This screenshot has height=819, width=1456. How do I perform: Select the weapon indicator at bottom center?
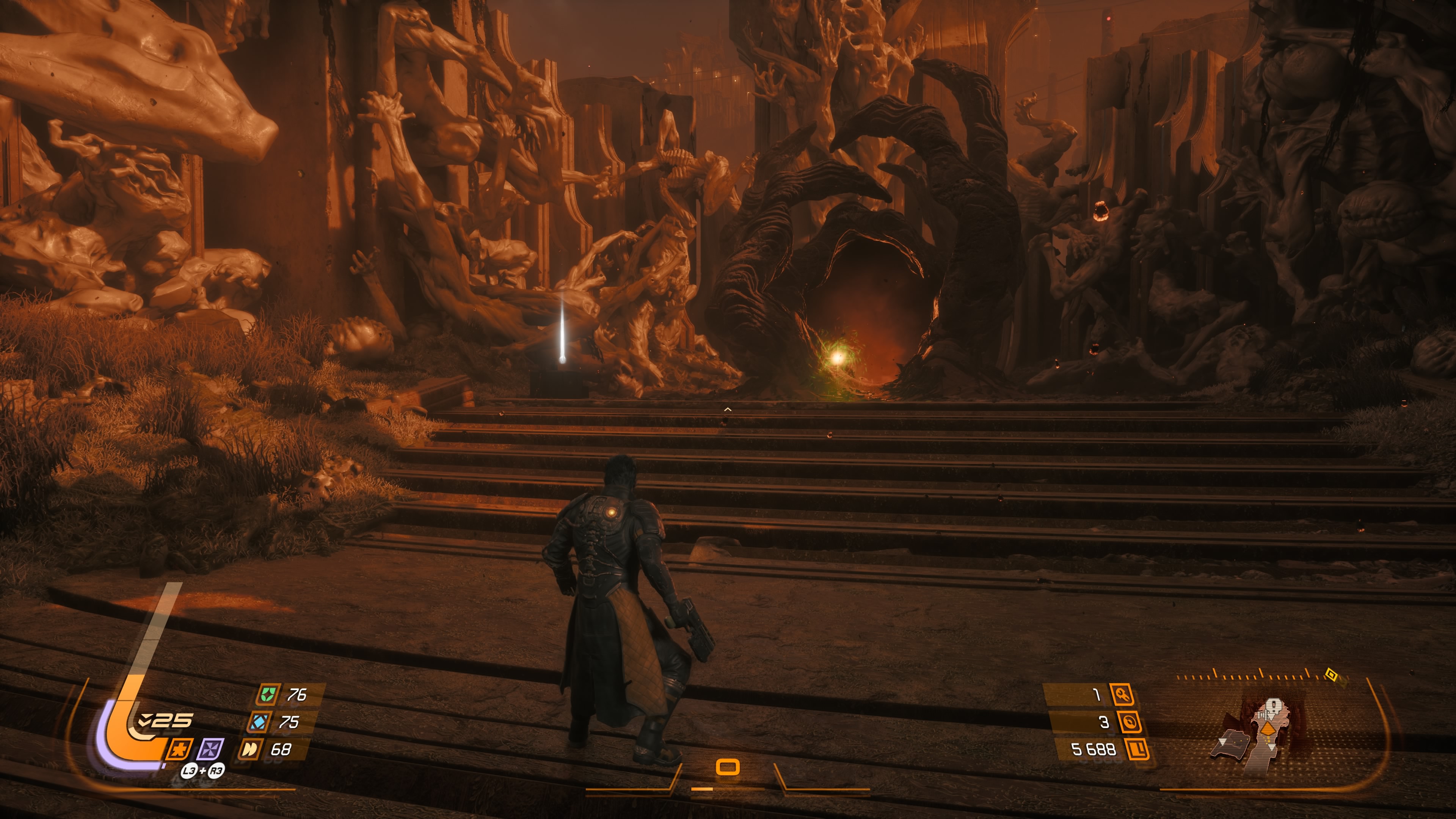click(x=728, y=767)
